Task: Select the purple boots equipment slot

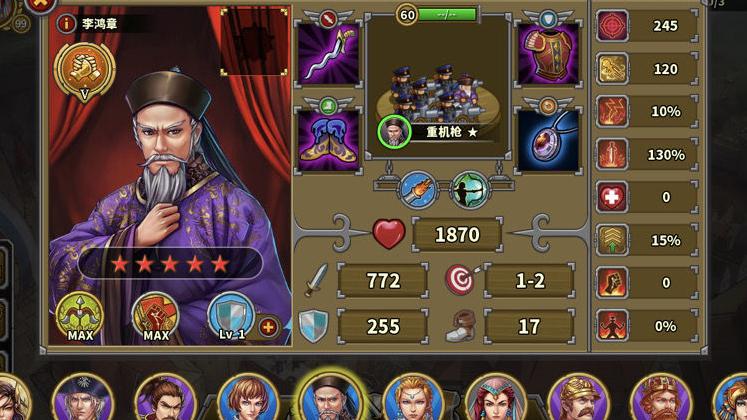Action: pos(329,139)
